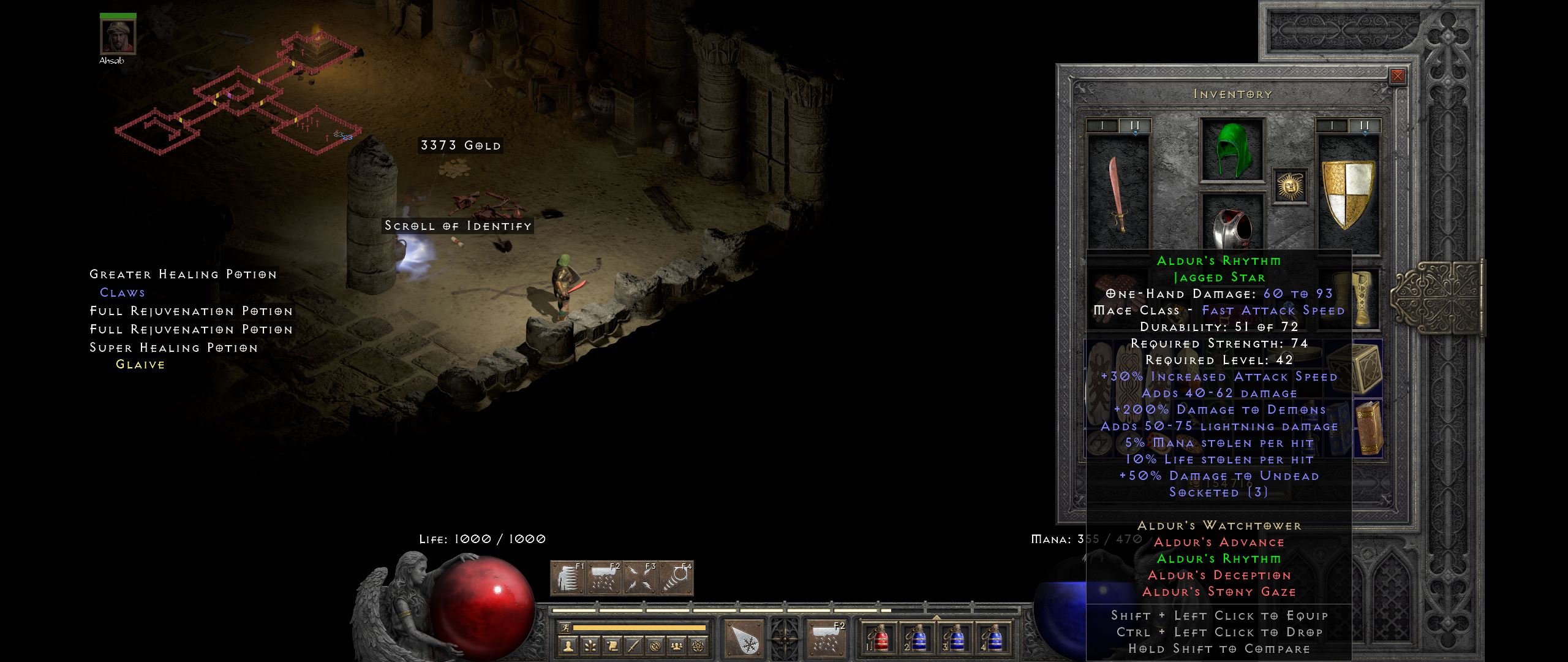Image resolution: width=1568 pixels, height=662 pixels.
Task: Open the party panel icon
Action: coord(676,645)
